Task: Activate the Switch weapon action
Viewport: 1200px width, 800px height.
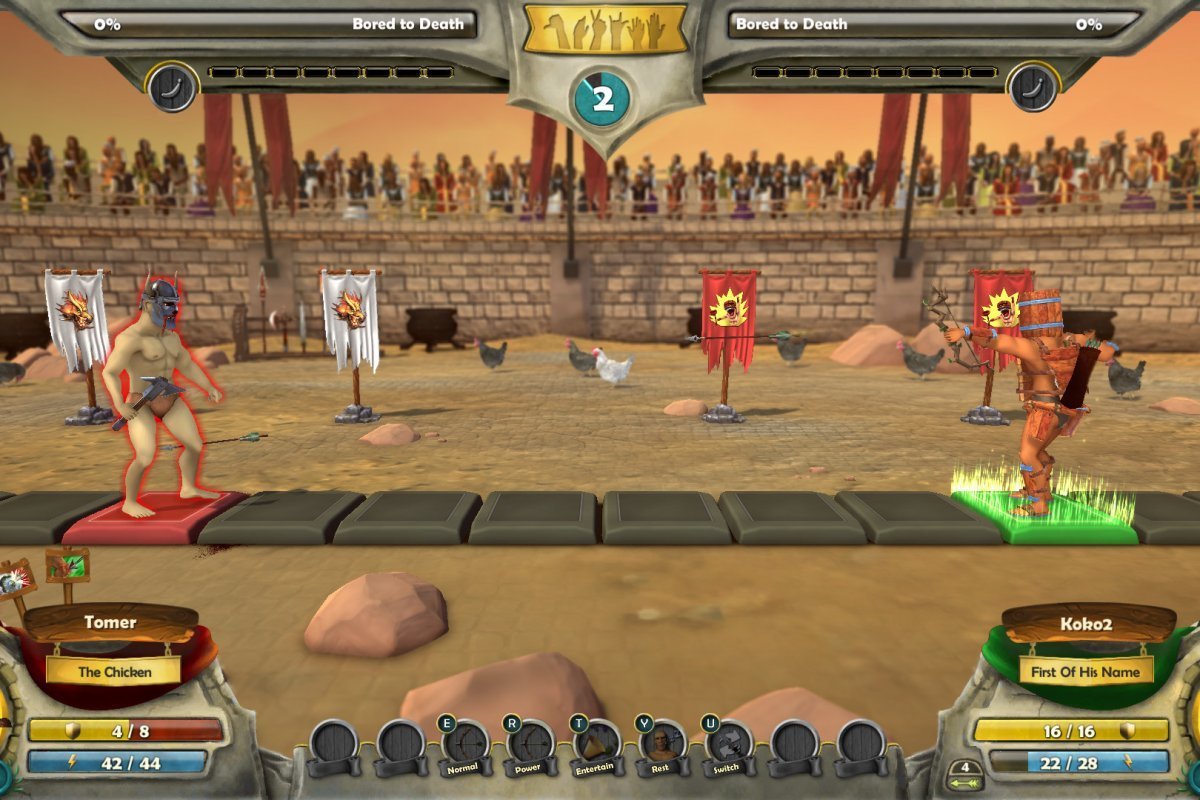Action: [x=728, y=747]
